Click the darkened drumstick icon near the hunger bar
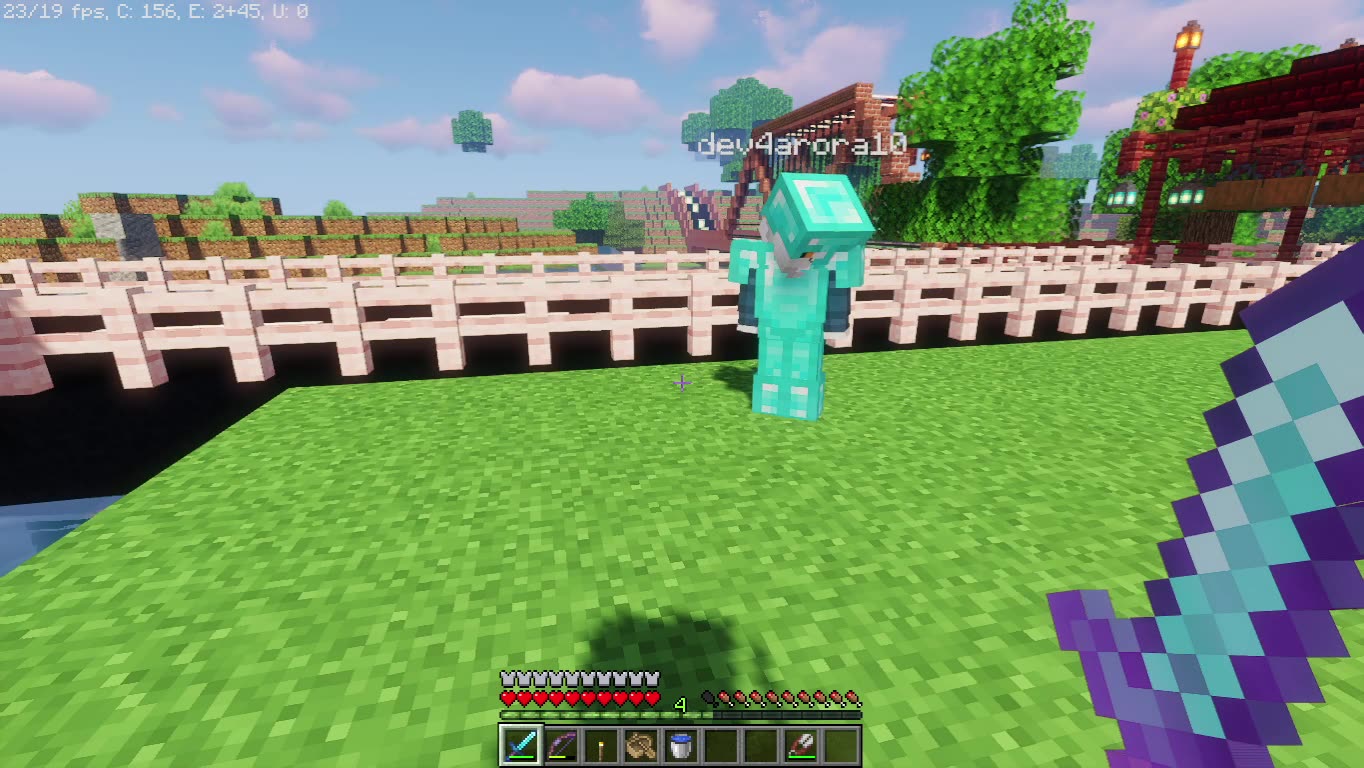 point(707,696)
